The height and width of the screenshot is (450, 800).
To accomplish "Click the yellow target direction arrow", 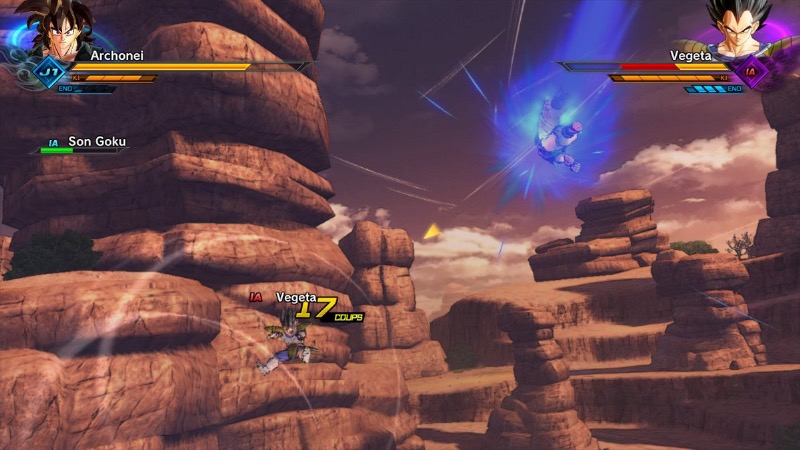I will 432,232.
